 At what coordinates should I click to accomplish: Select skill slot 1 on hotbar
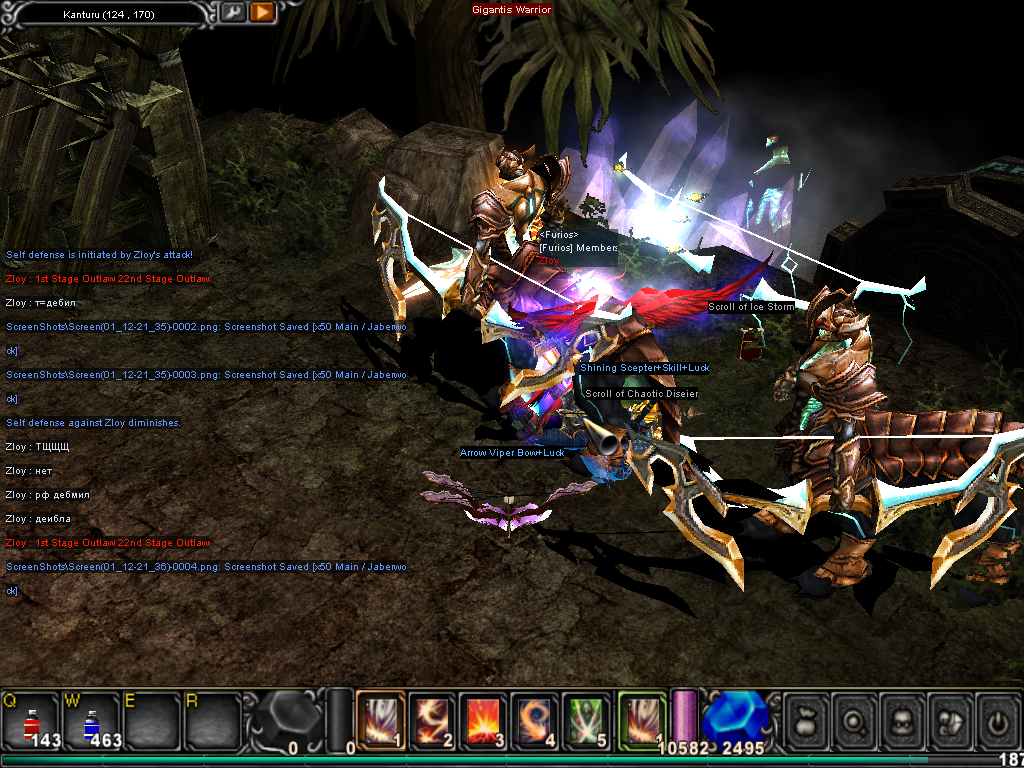381,720
